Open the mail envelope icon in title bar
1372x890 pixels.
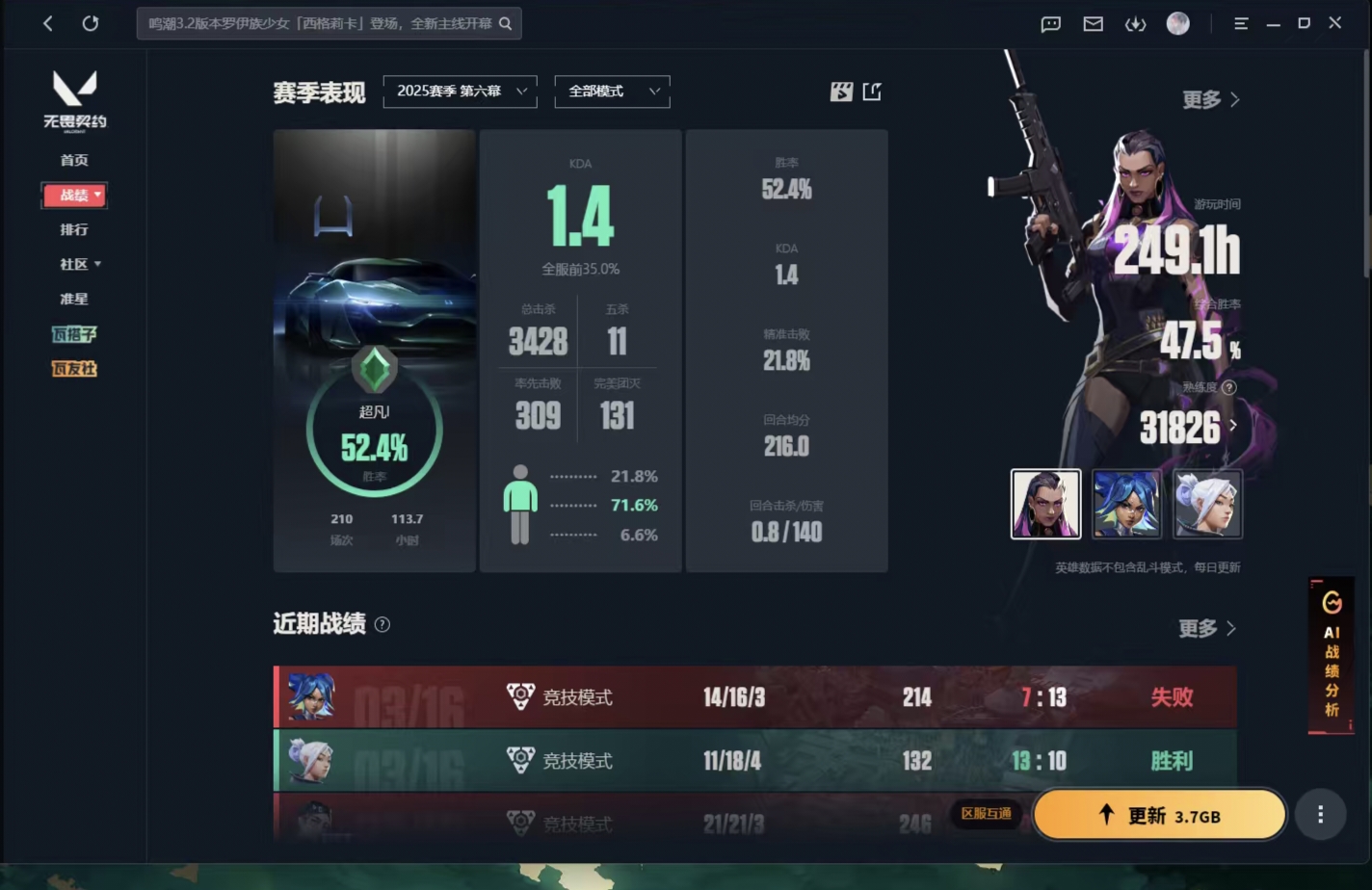click(x=1093, y=23)
